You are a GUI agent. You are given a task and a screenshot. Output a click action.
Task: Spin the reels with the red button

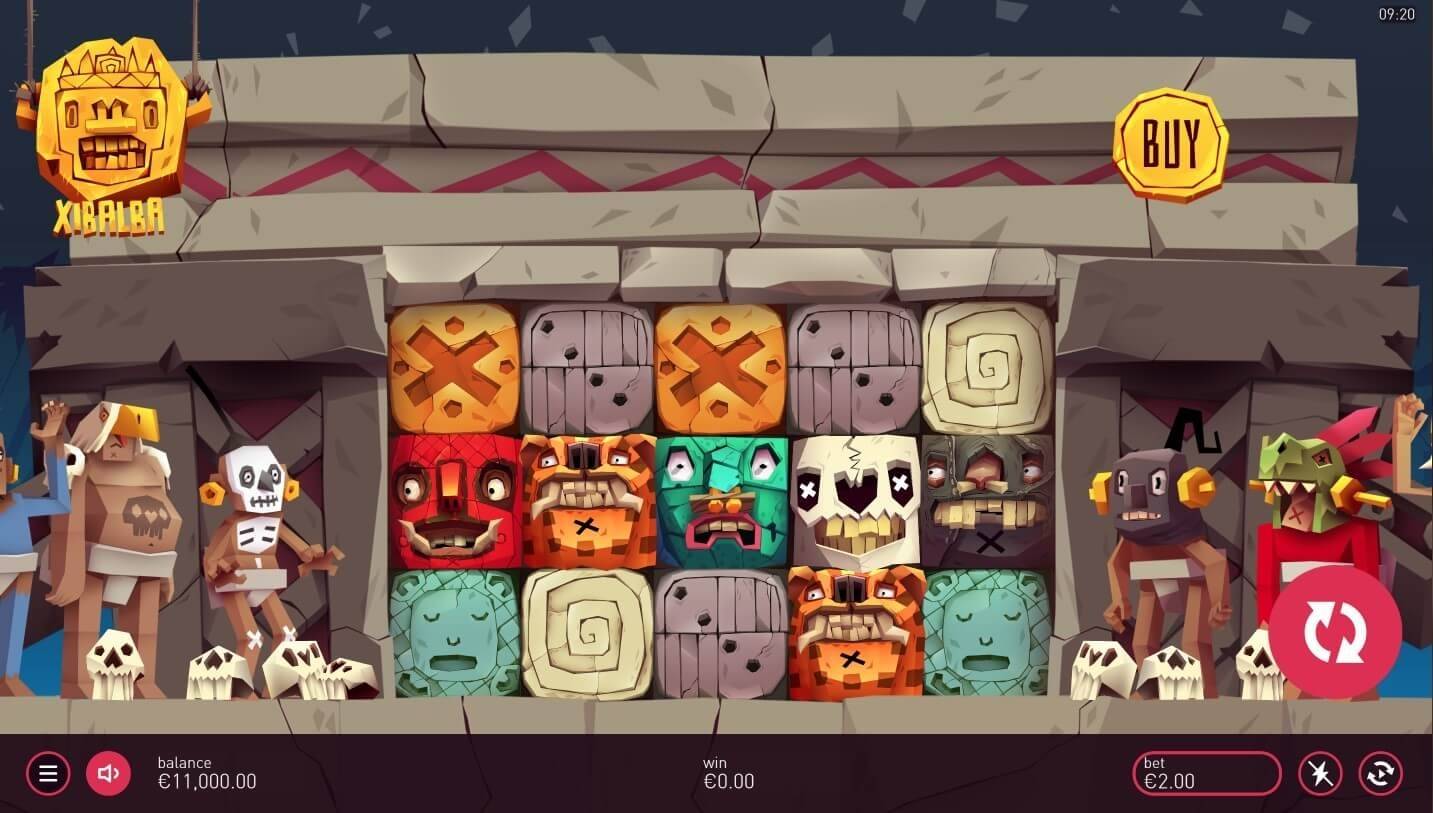(1334, 632)
